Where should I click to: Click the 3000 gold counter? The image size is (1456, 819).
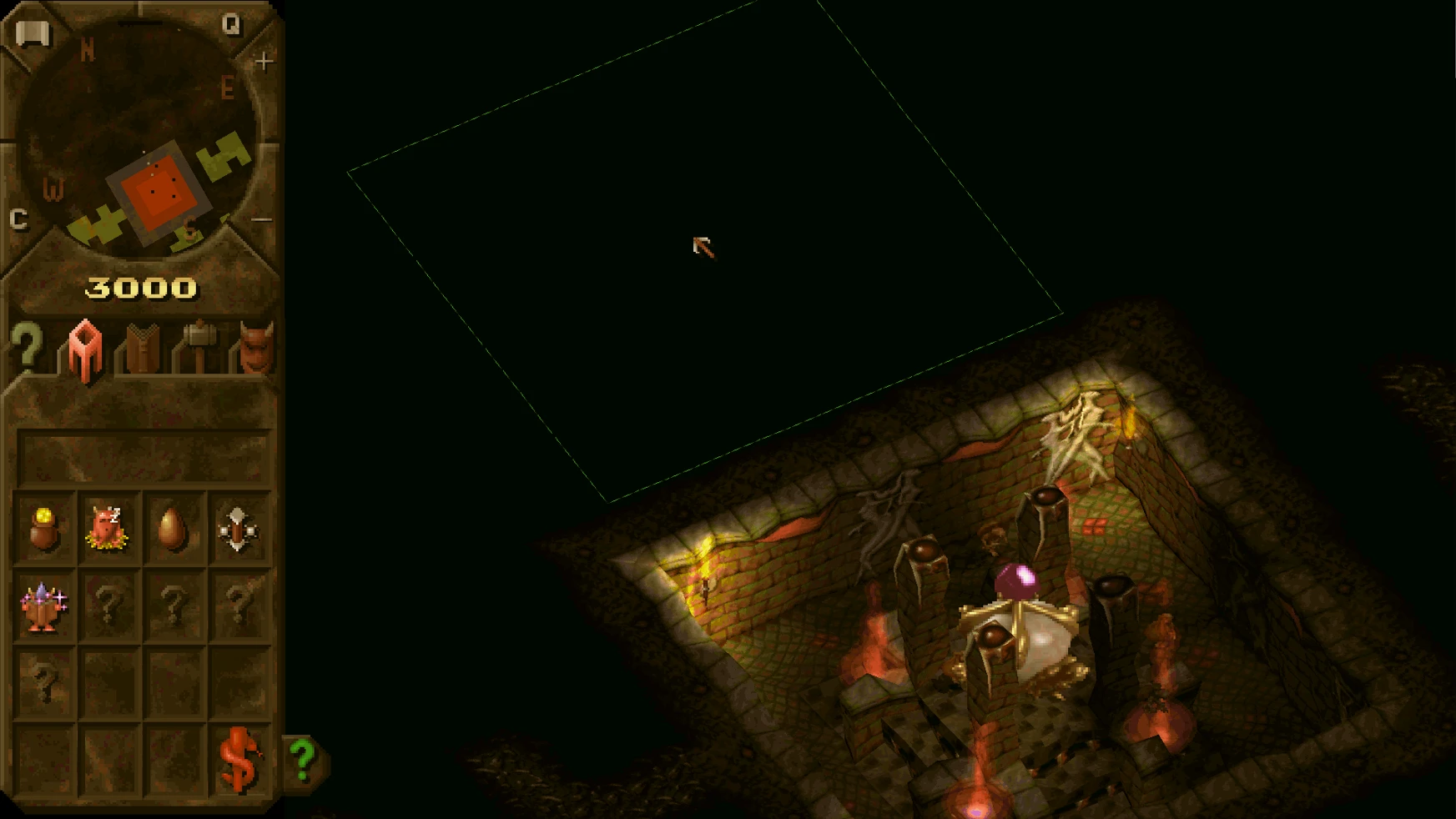(142, 287)
